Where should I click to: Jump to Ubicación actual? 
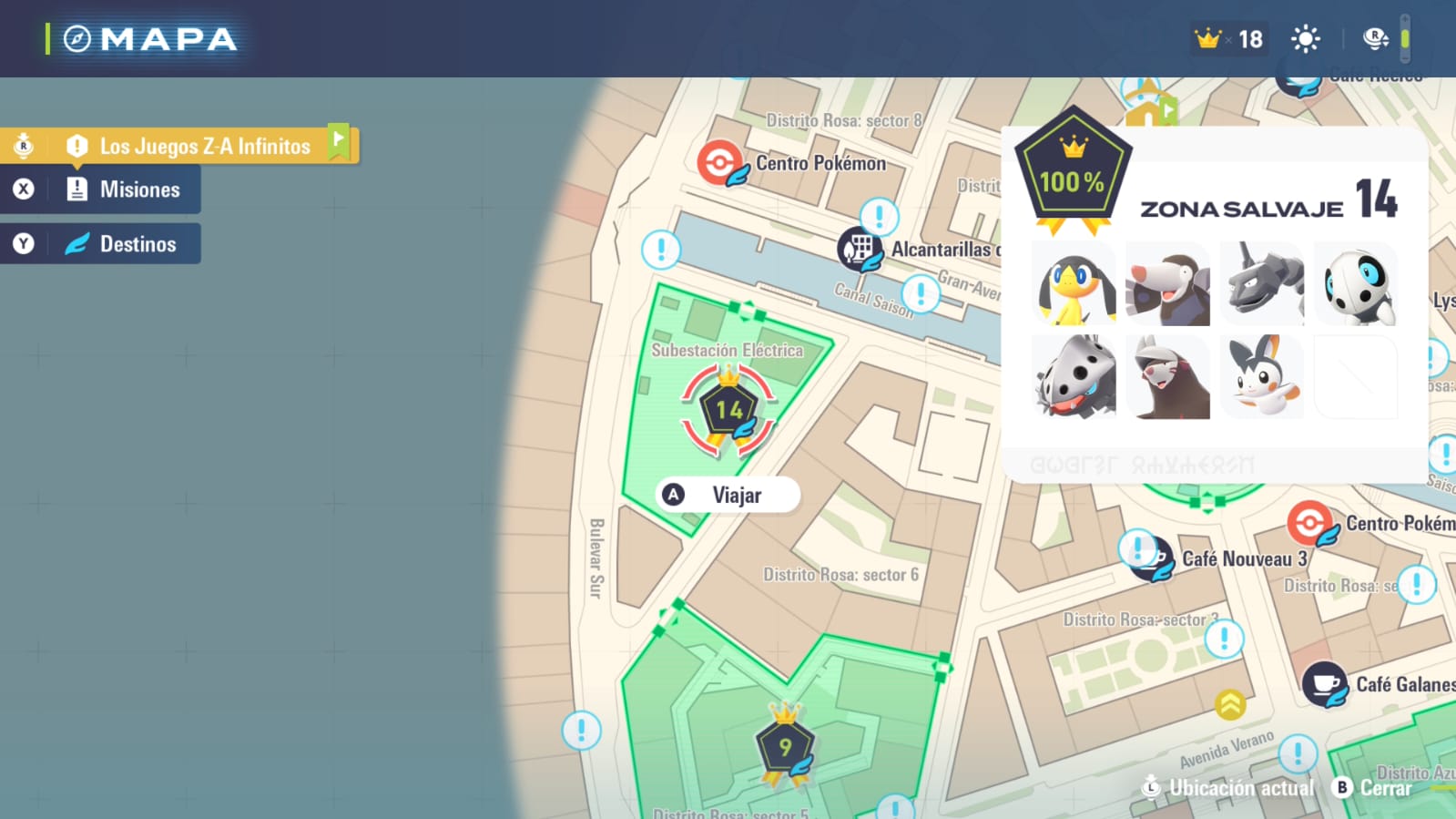(x=1228, y=788)
